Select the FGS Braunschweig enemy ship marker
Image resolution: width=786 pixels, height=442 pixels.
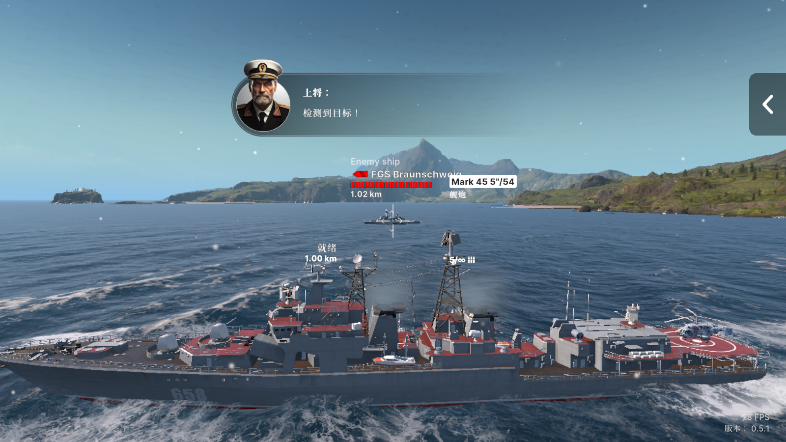(392, 175)
